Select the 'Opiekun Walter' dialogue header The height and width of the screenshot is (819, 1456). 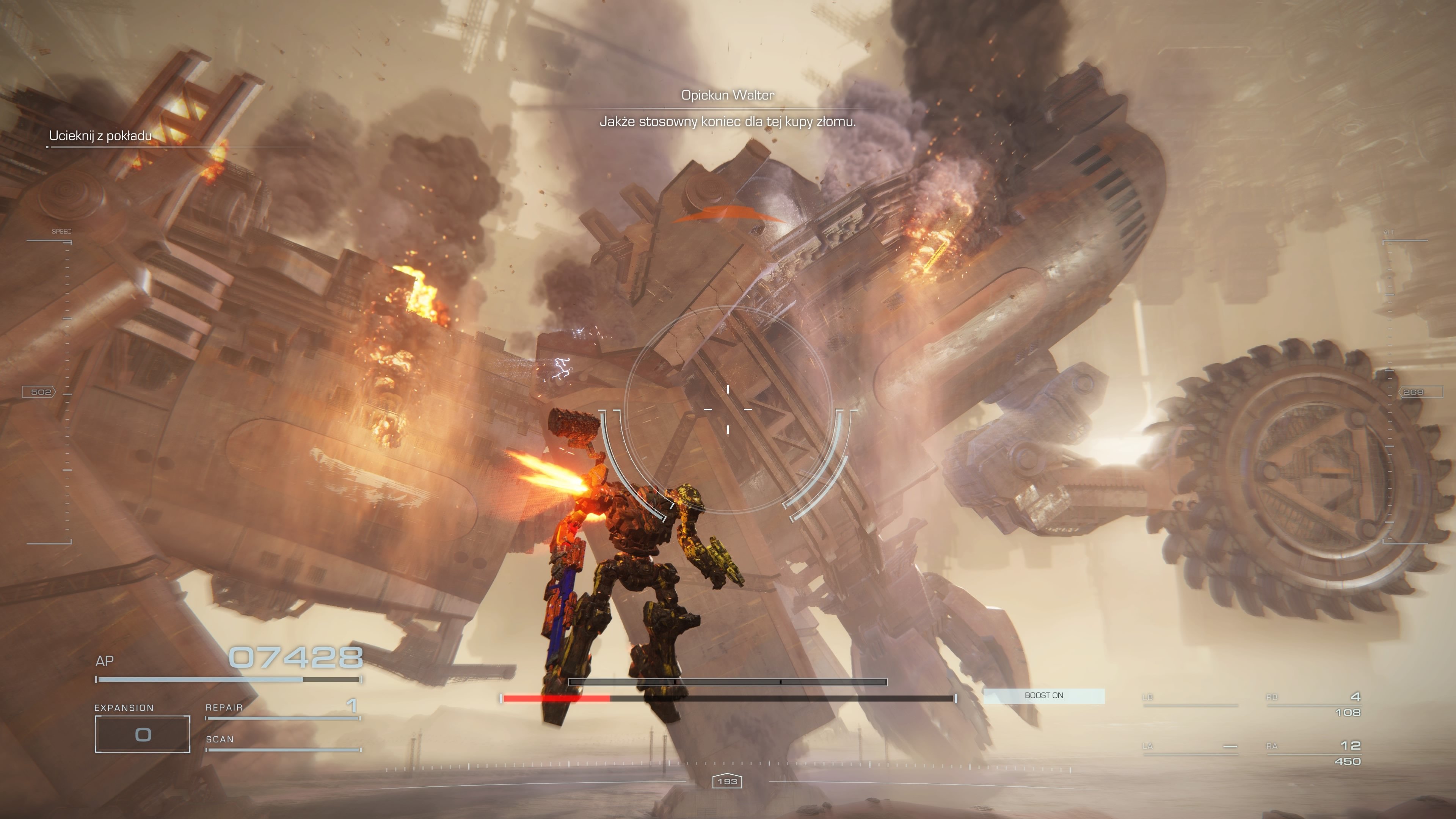728,95
